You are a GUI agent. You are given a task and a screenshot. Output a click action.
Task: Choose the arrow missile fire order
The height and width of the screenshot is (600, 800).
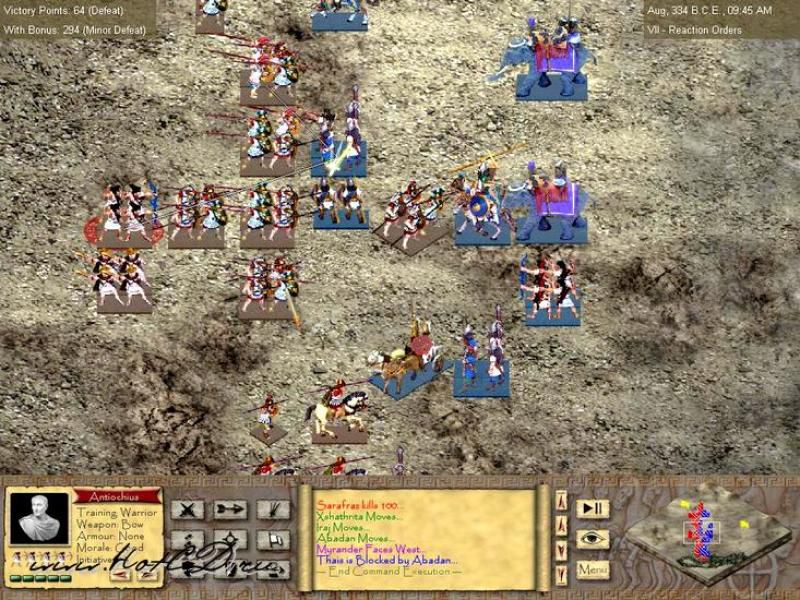point(230,509)
